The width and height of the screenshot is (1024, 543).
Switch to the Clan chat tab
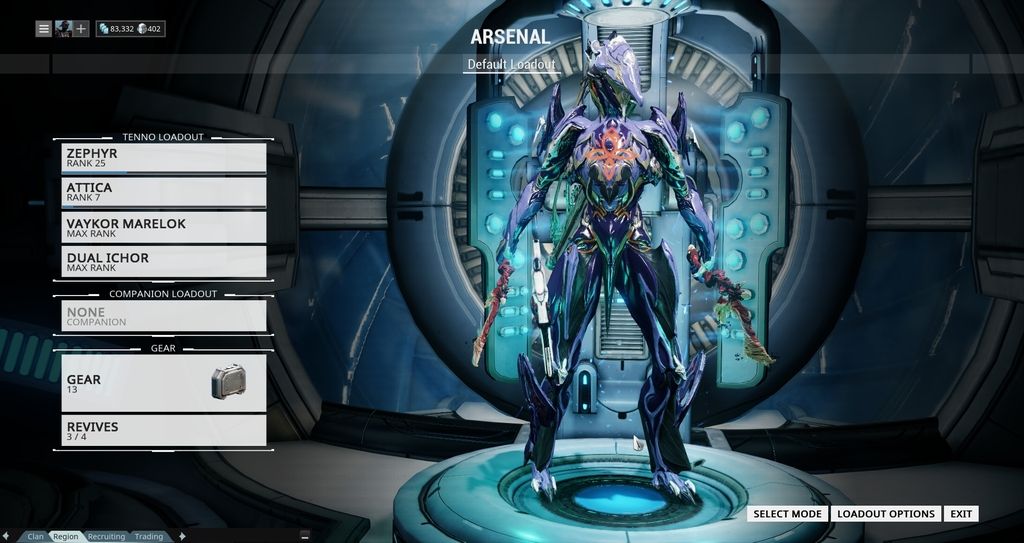point(36,537)
